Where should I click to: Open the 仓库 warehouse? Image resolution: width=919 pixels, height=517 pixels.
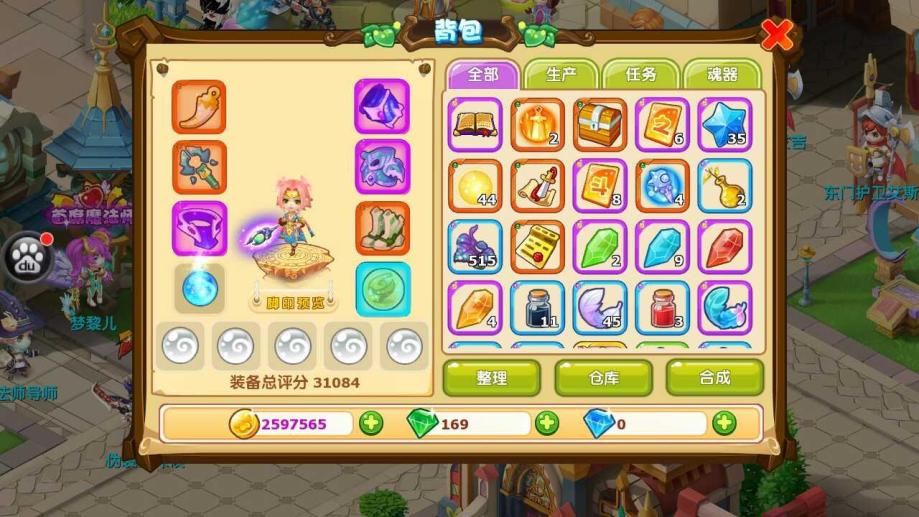pyautogui.click(x=603, y=378)
